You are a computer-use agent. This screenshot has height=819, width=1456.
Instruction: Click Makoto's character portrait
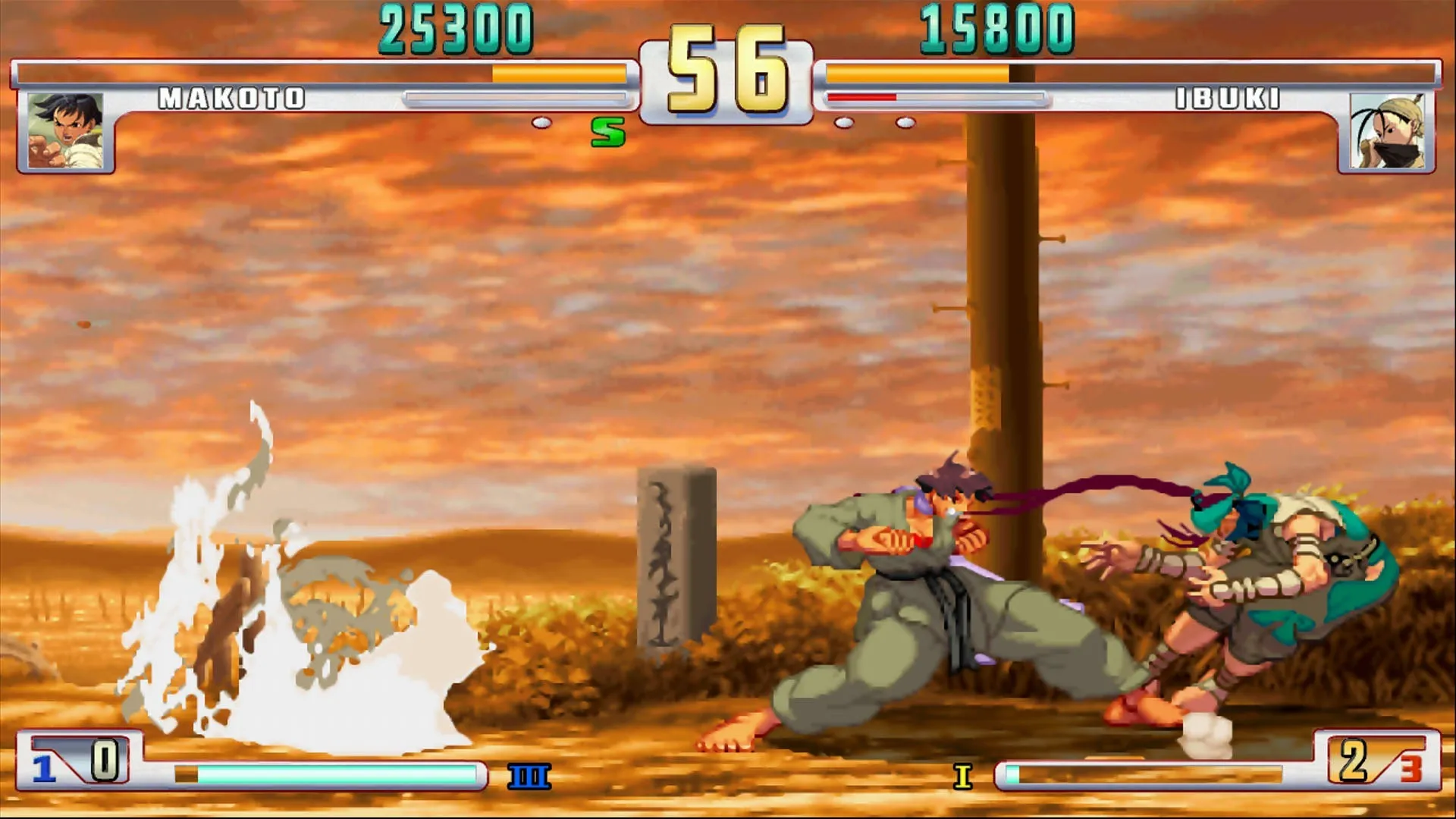pos(65,129)
